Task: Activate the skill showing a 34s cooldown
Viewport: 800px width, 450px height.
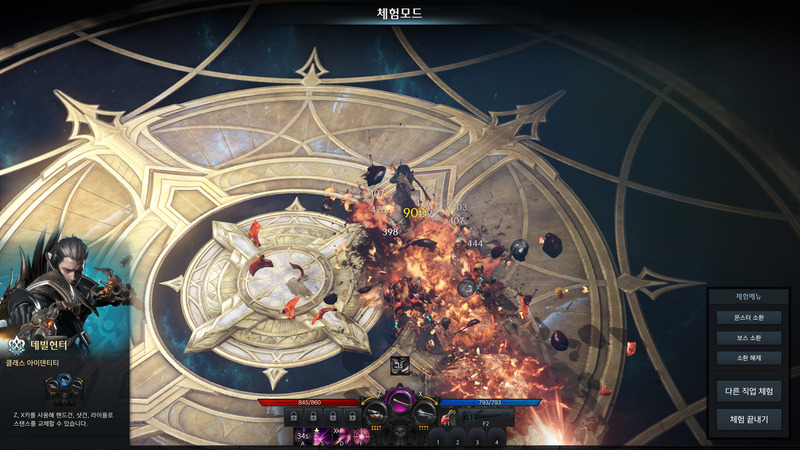Action: (304, 435)
